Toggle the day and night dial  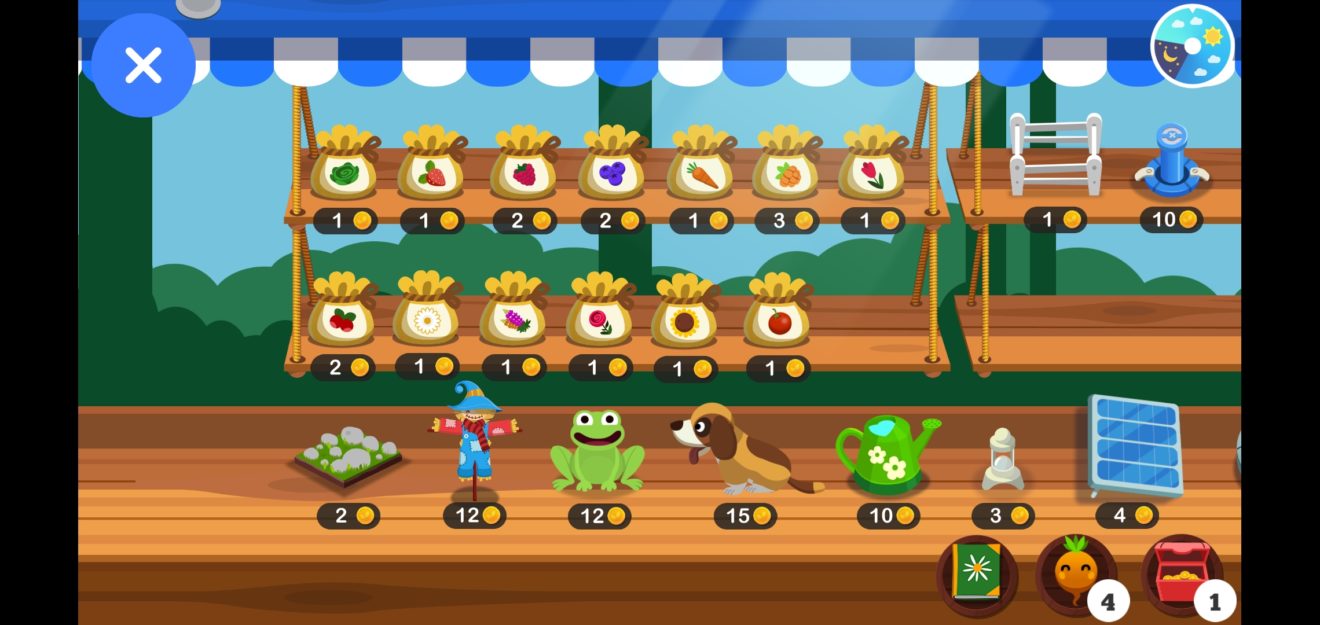pos(1192,46)
